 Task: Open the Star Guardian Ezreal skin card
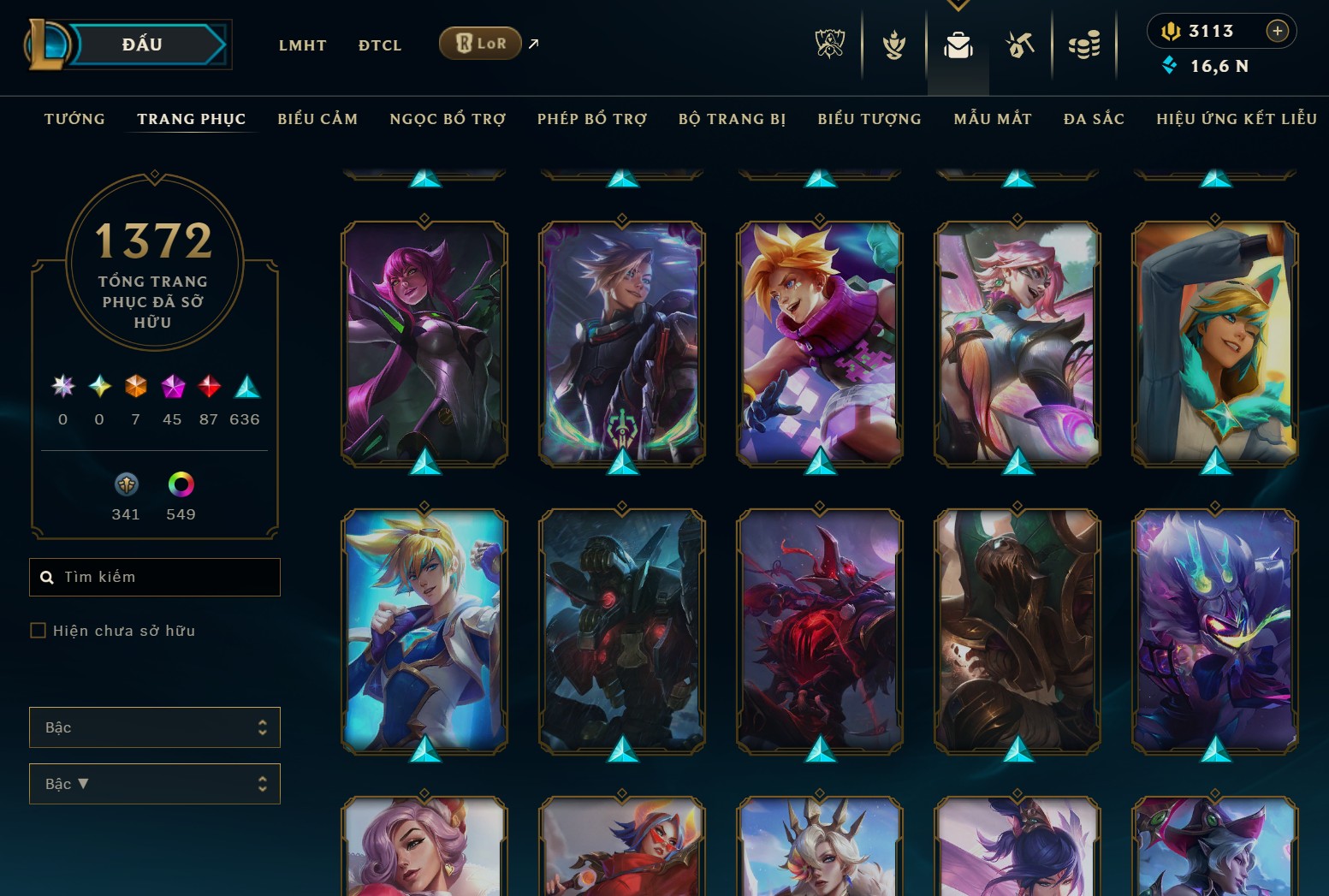(x=423, y=631)
